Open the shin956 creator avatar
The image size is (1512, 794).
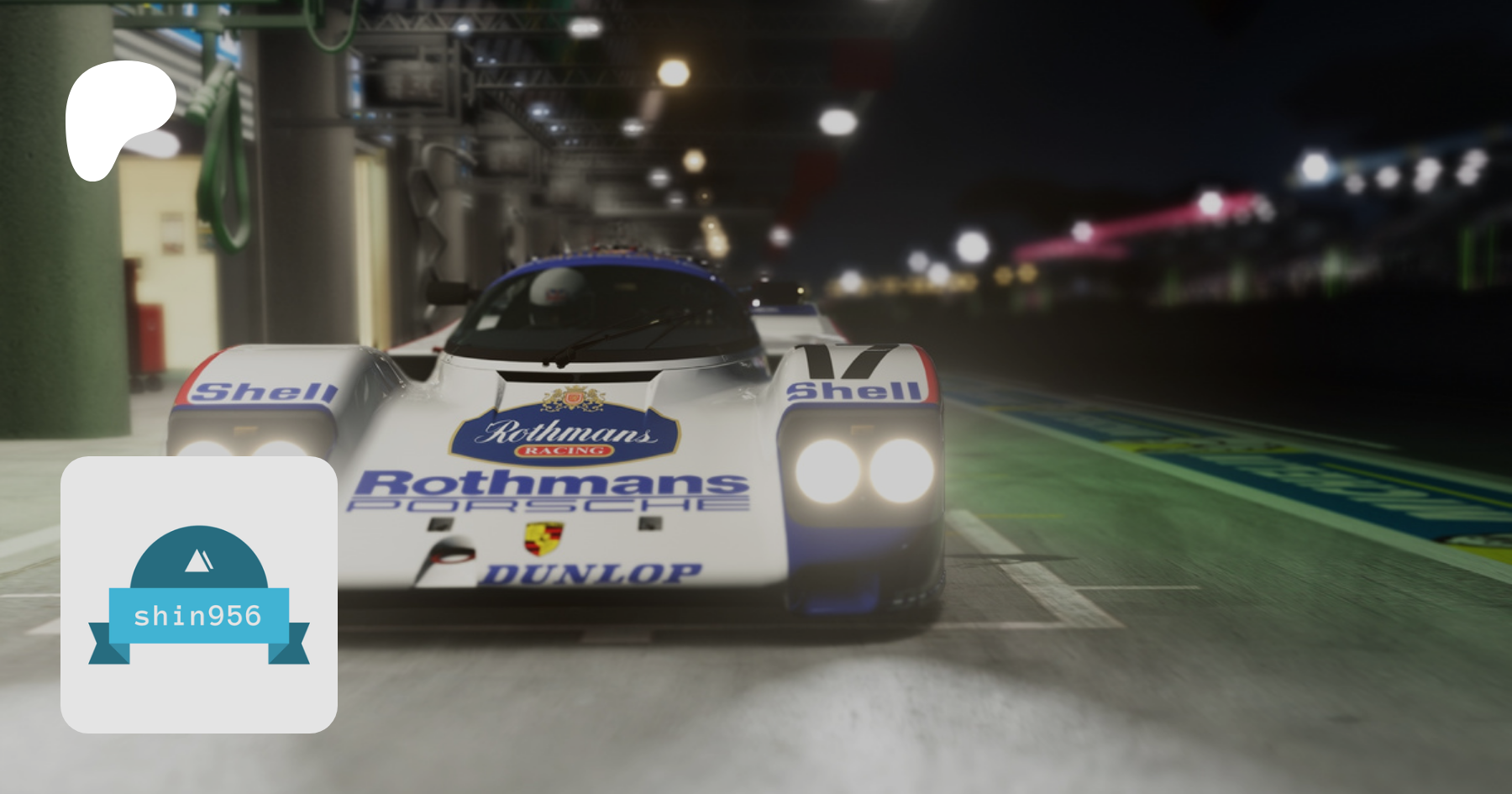(199, 595)
